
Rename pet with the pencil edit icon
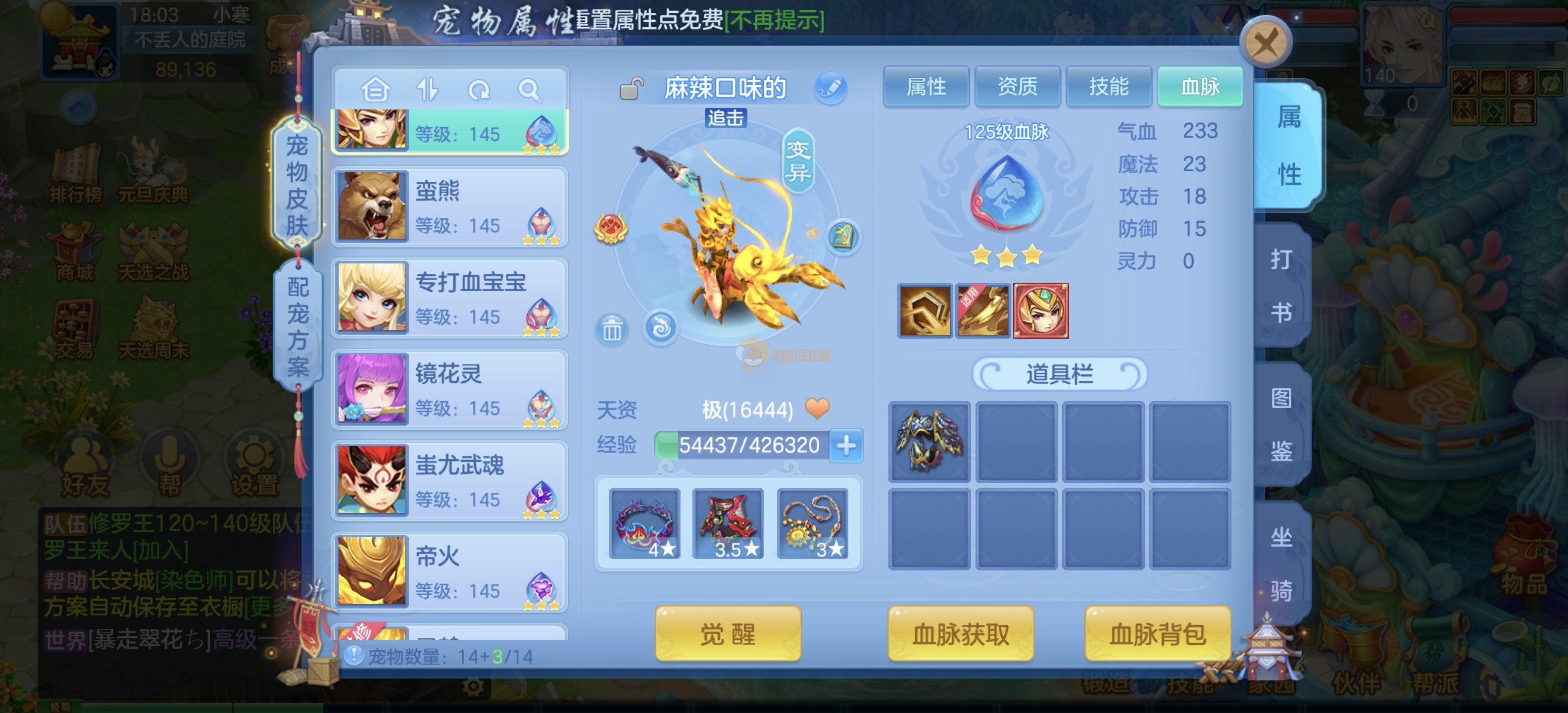(830, 88)
